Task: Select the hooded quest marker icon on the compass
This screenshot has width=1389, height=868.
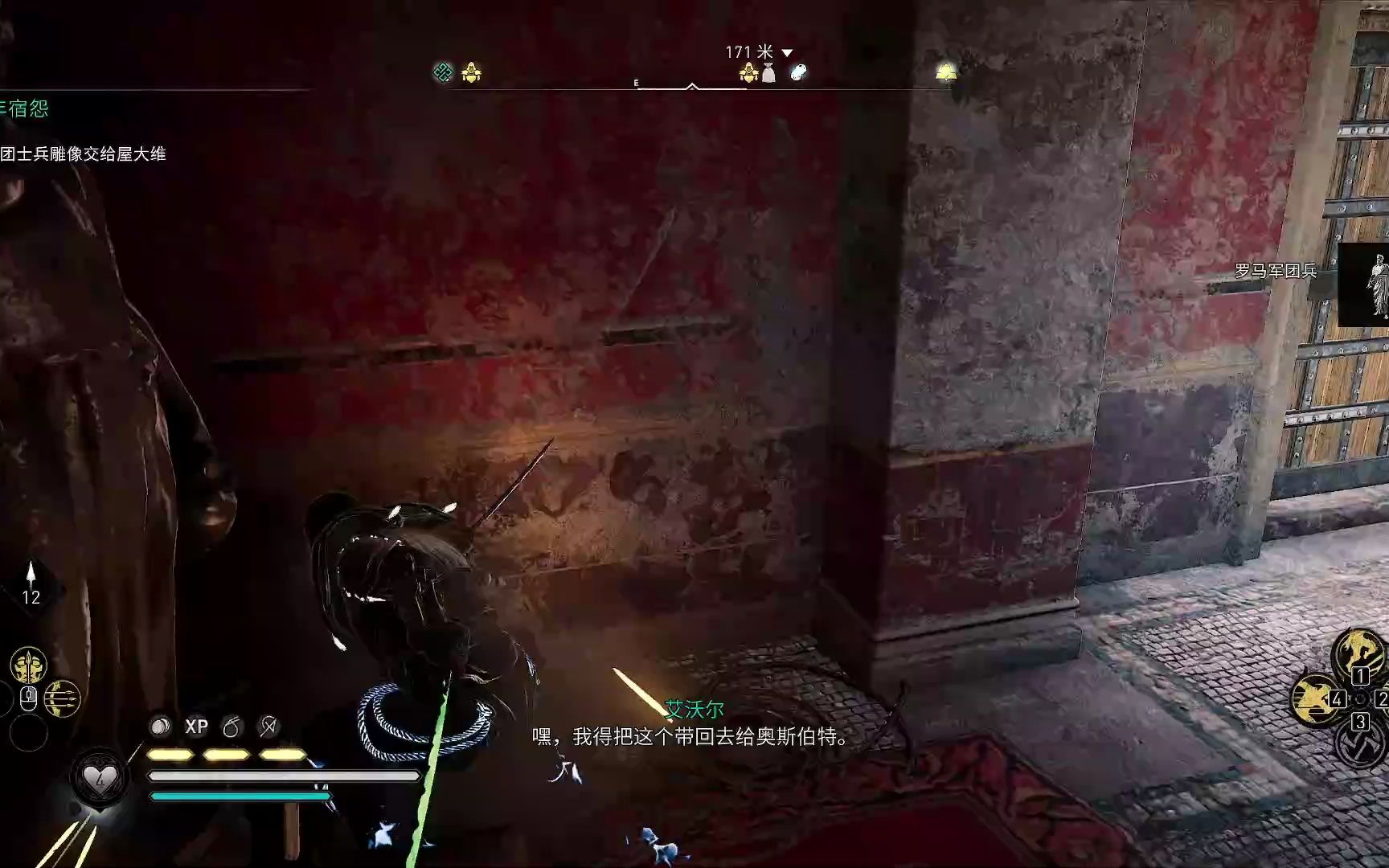Action: pos(472,73)
